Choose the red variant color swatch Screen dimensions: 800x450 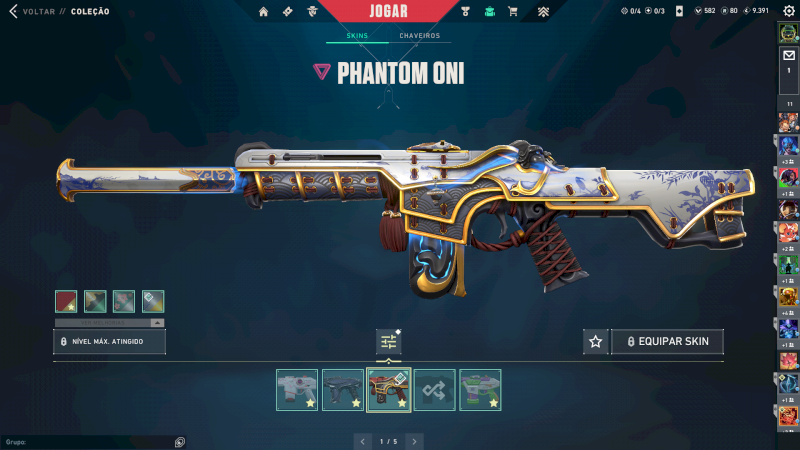click(67, 301)
